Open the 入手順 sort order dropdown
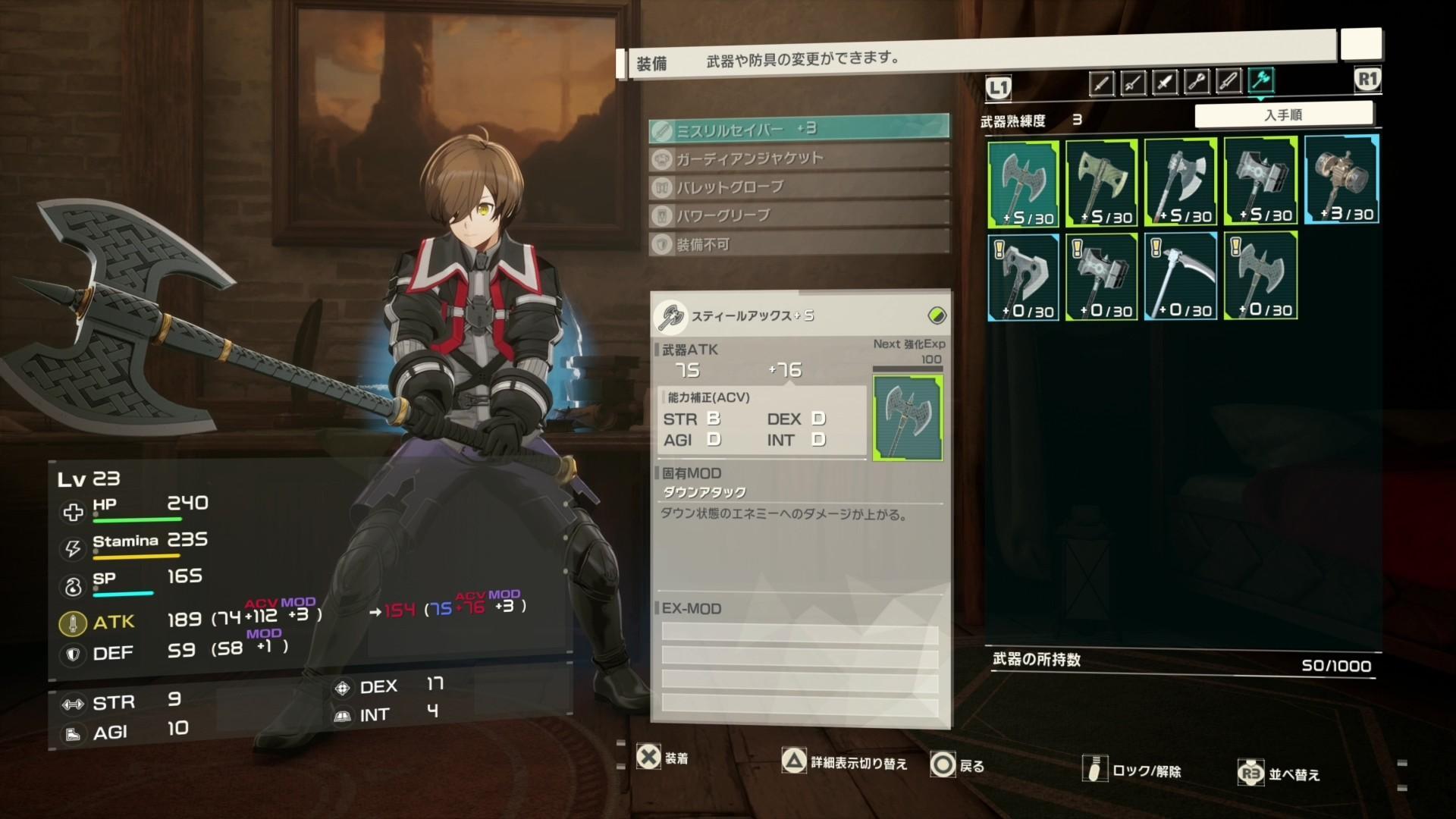1456x819 pixels. [1285, 113]
